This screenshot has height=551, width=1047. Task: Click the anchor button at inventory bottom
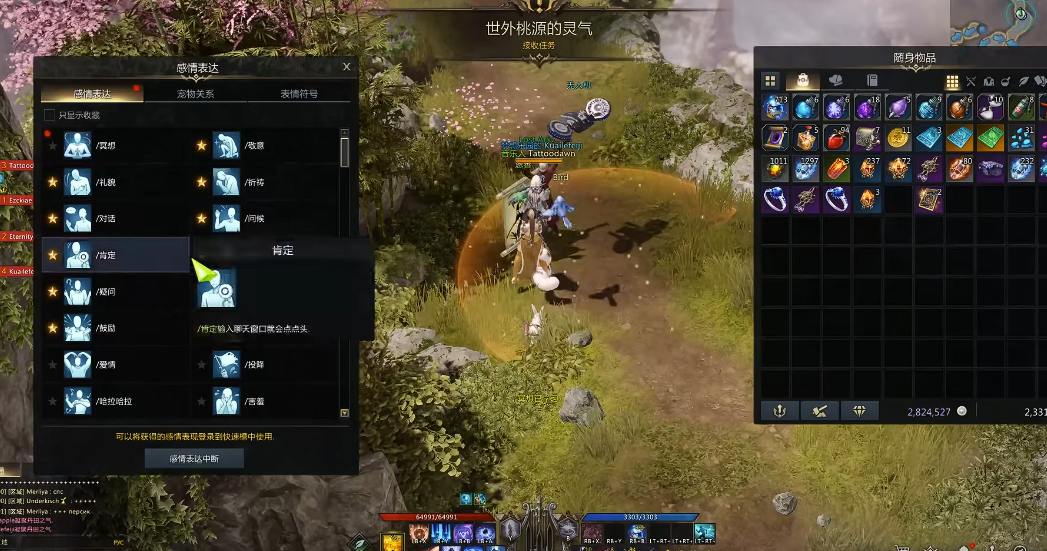click(x=777, y=411)
